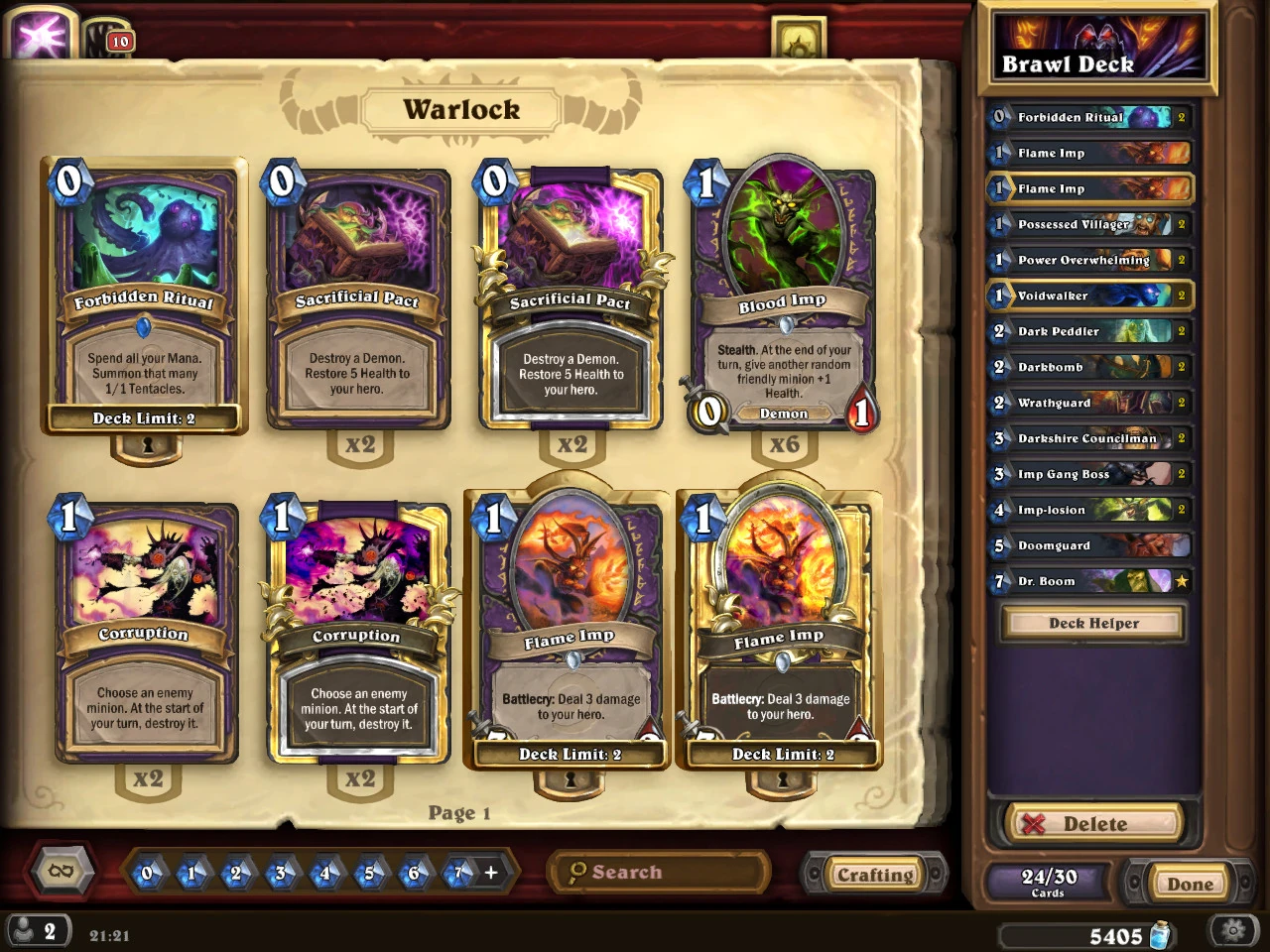Toggle the 7-mana cost filter crystal
The height and width of the screenshot is (952, 1270).
click(458, 873)
